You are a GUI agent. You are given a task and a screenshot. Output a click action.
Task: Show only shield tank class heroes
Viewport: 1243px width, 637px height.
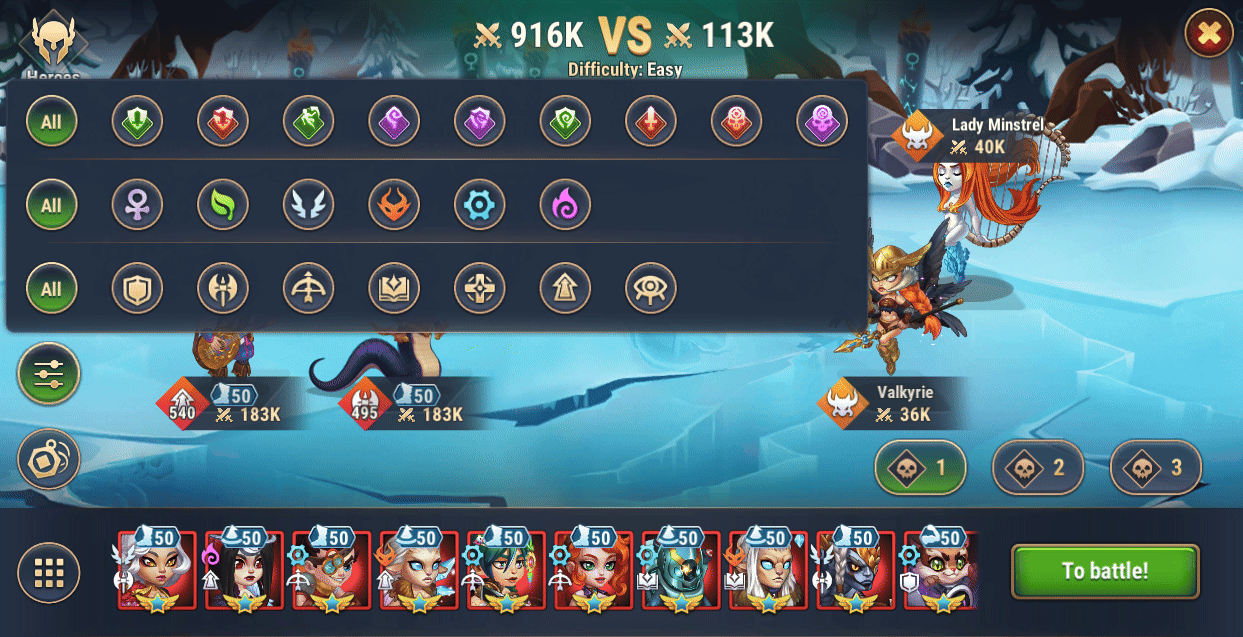(136, 289)
